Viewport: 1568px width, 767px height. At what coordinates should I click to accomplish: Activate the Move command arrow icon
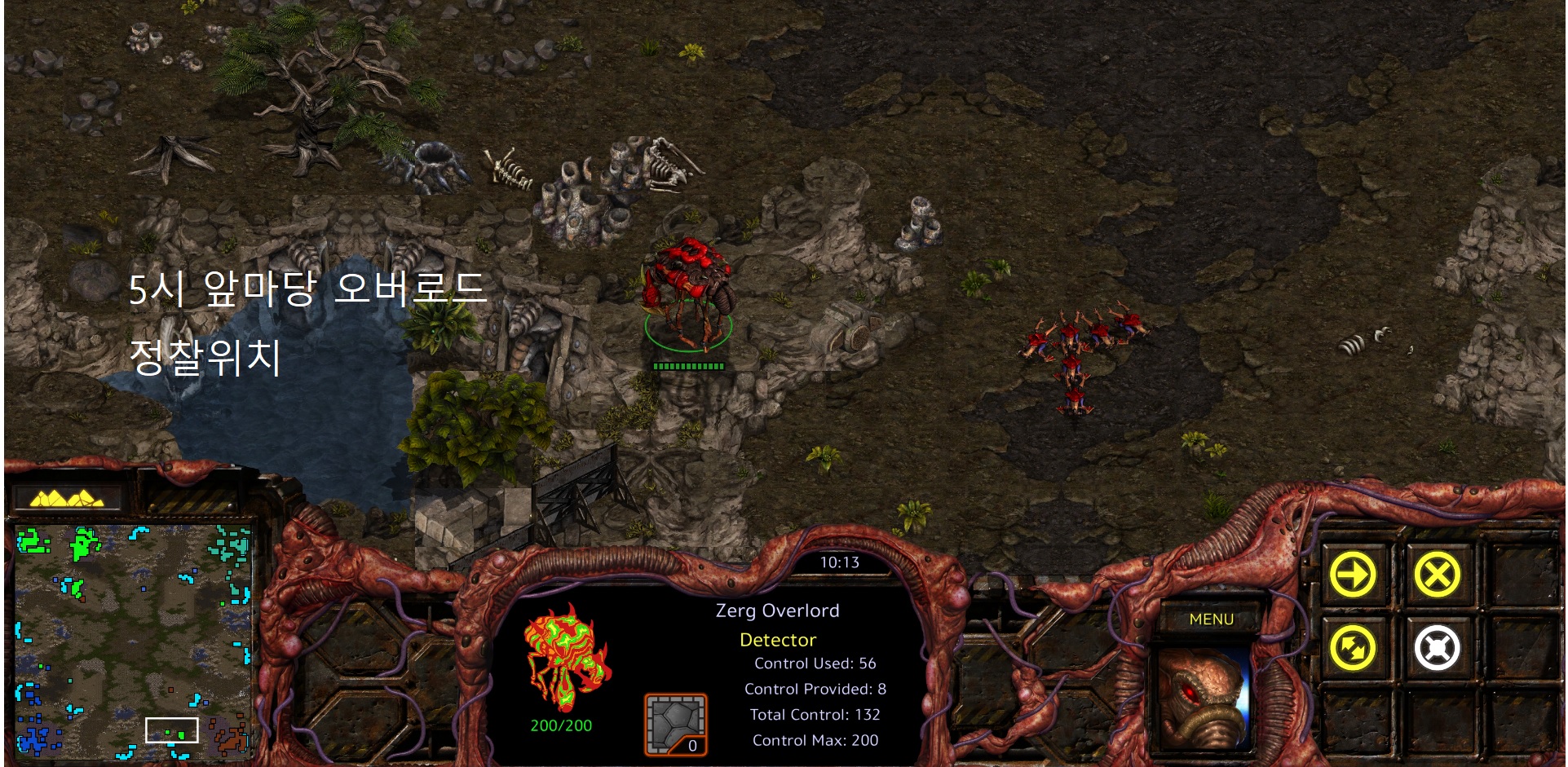(x=1353, y=575)
